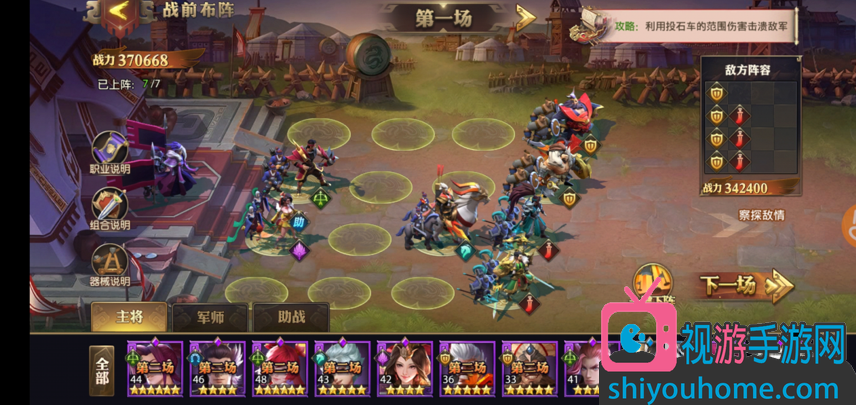Switch to the 军师 strategist tab

[x=209, y=317]
